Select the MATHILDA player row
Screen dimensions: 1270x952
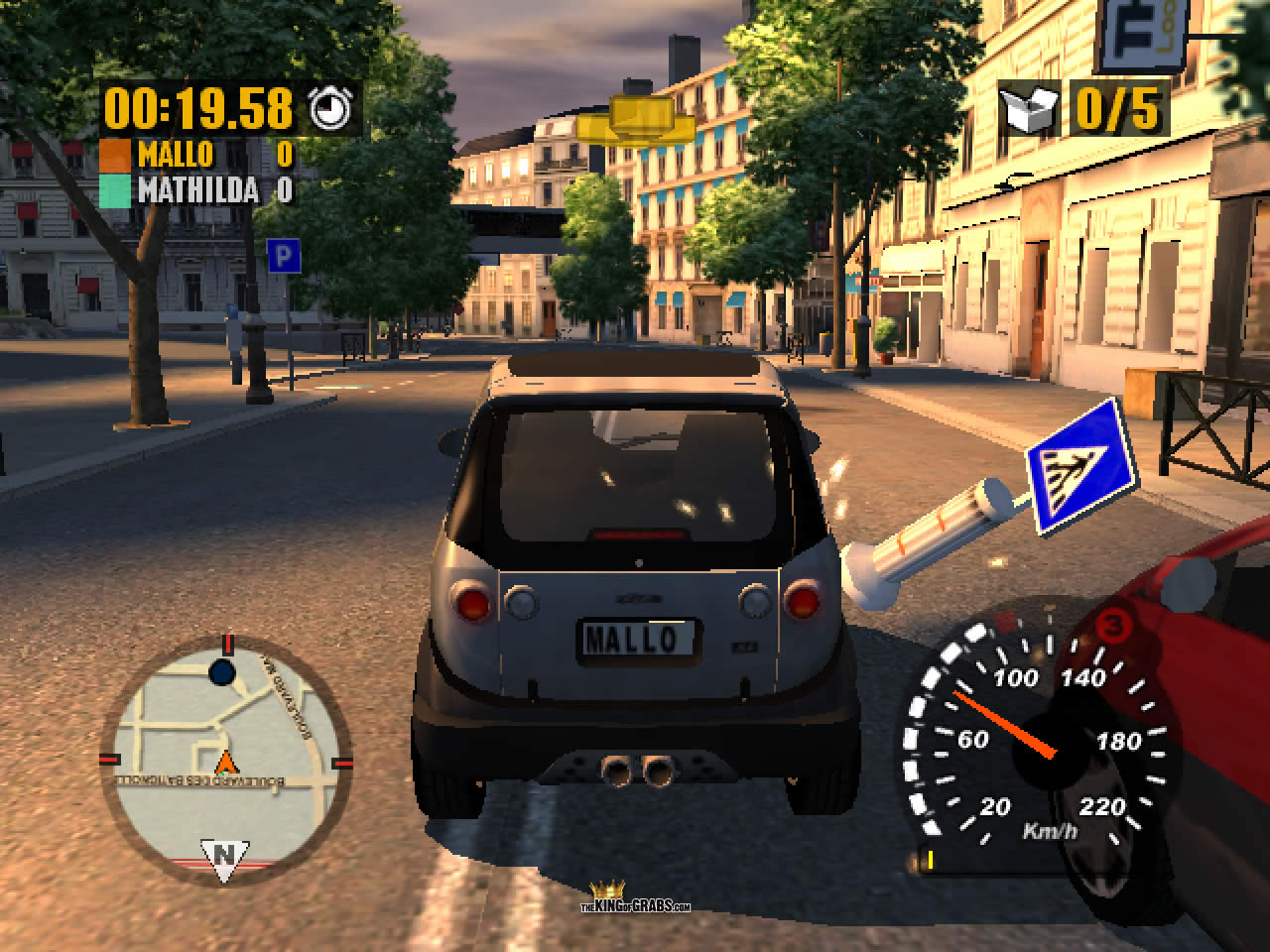(x=197, y=189)
